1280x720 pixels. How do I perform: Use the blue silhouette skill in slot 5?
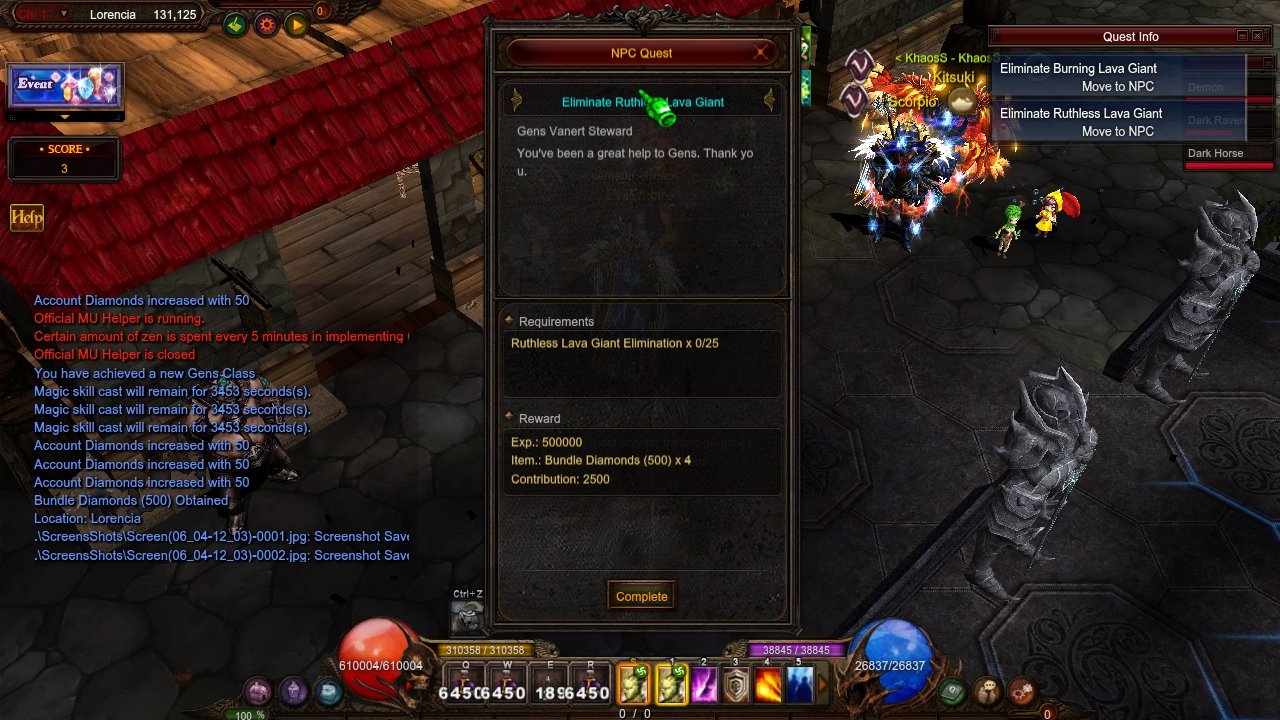pyautogui.click(x=799, y=686)
